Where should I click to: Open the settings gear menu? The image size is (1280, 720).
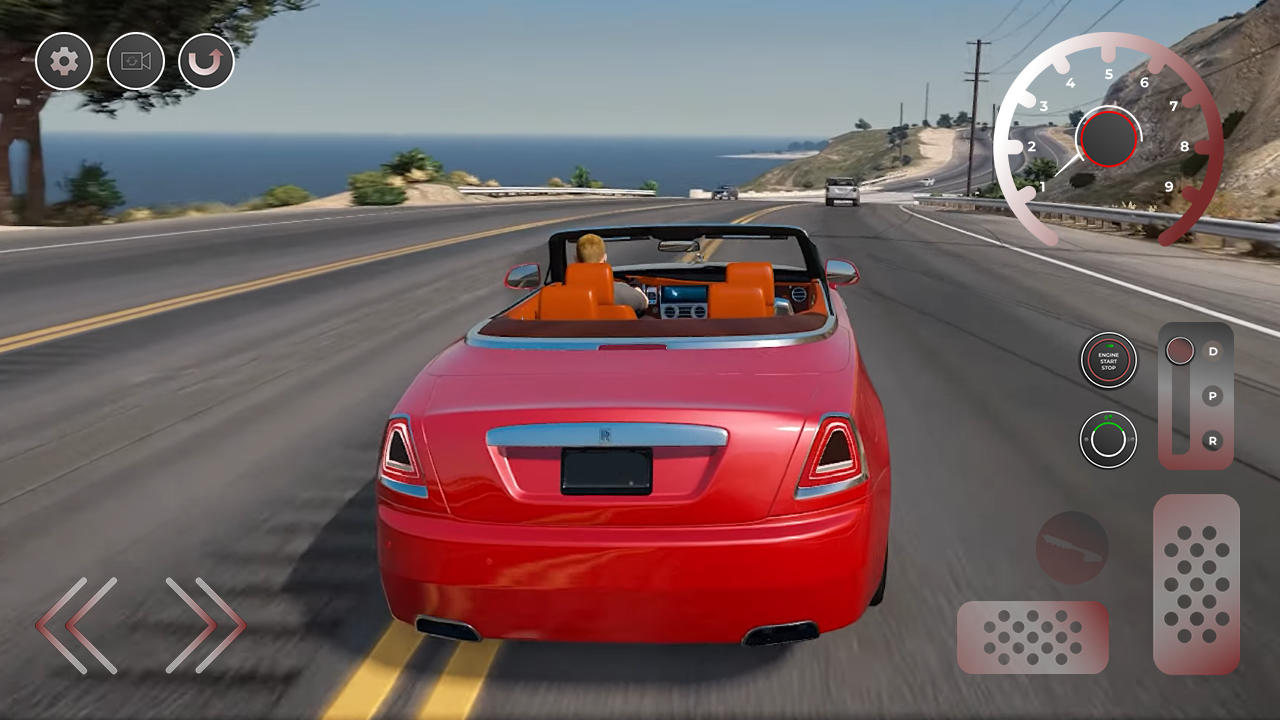pyautogui.click(x=63, y=61)
